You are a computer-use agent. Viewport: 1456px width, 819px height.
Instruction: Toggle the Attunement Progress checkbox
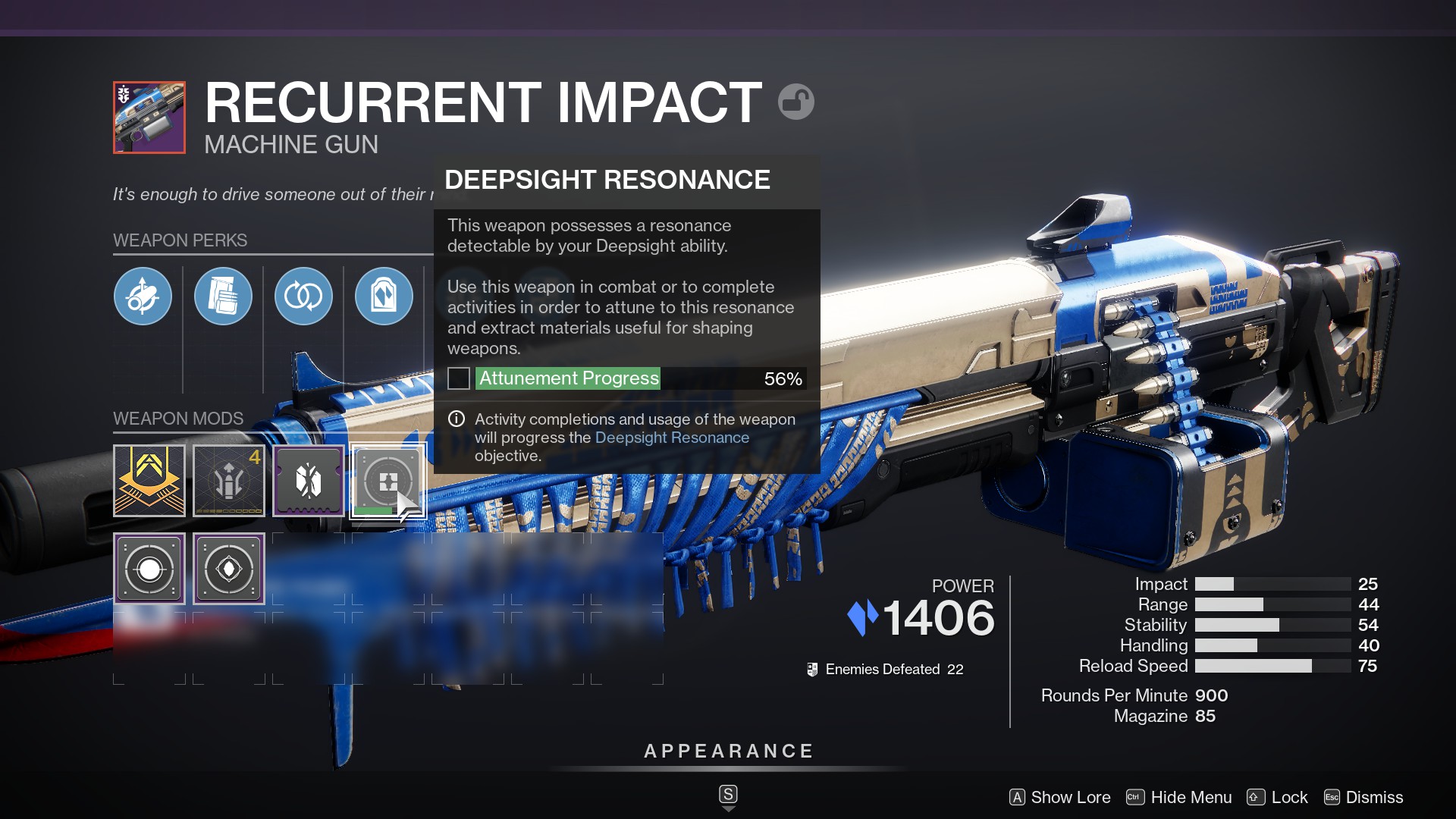coord(458,378)
